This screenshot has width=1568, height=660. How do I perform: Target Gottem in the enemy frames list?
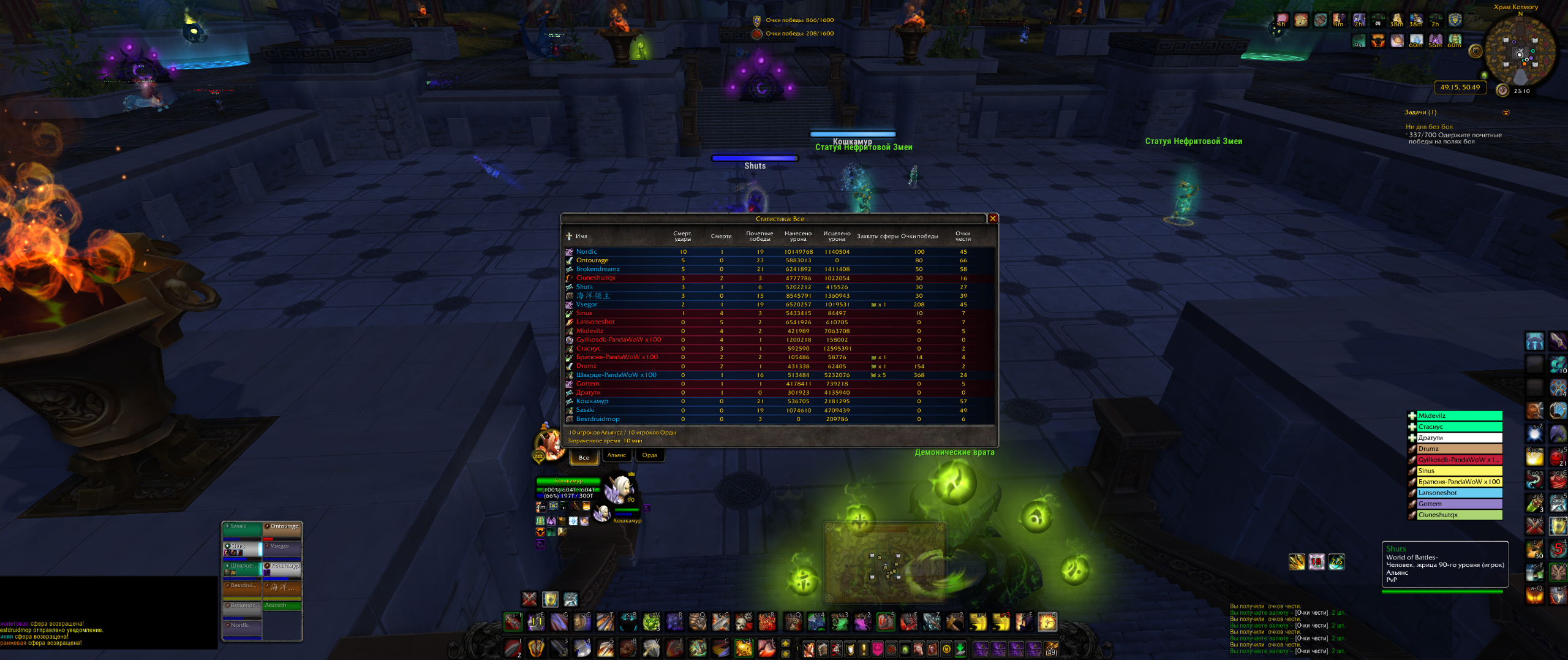(x=1459, y=504)
